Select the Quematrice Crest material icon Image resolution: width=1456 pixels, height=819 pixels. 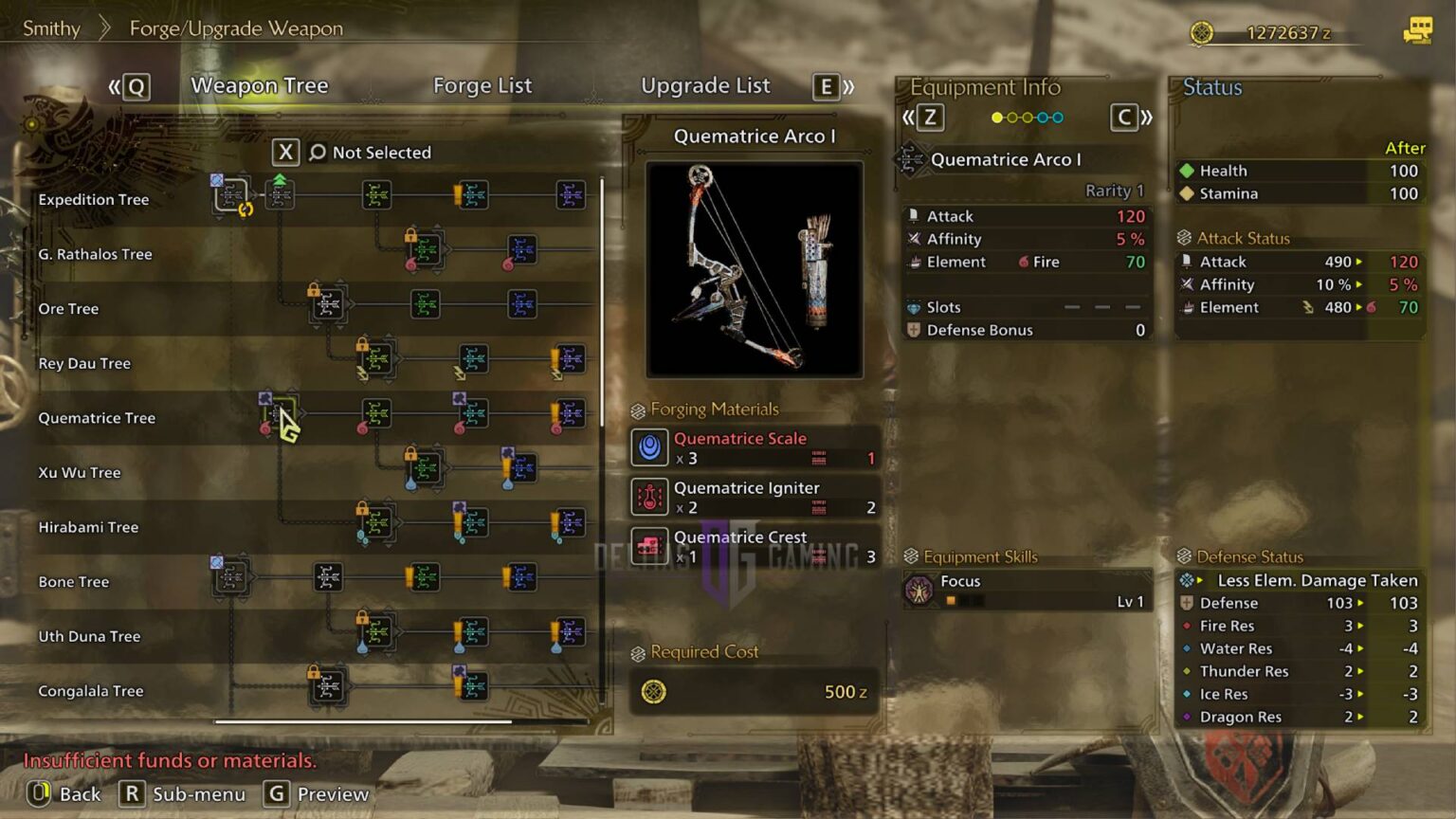click(x=648, y=544)
